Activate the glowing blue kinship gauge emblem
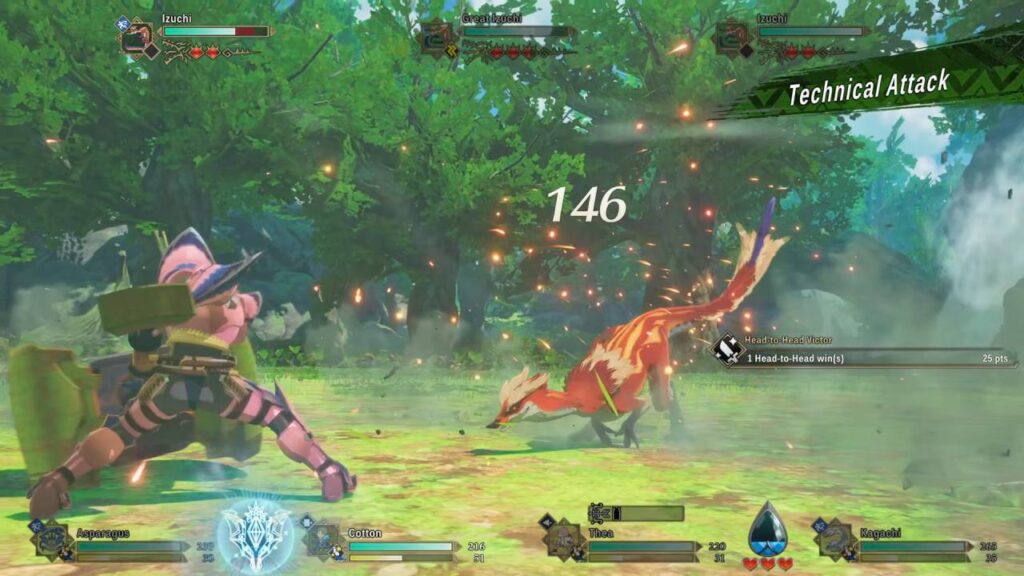 [x=254, y=530]
